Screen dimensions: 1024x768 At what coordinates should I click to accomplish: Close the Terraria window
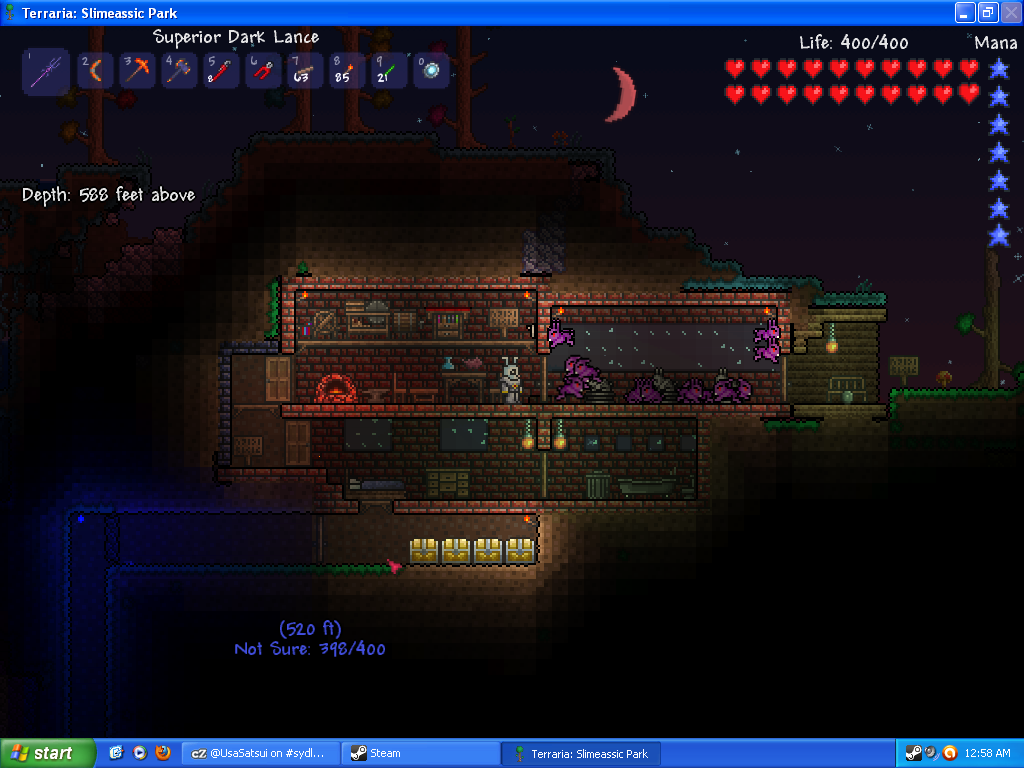click(x=1009, y=12)
